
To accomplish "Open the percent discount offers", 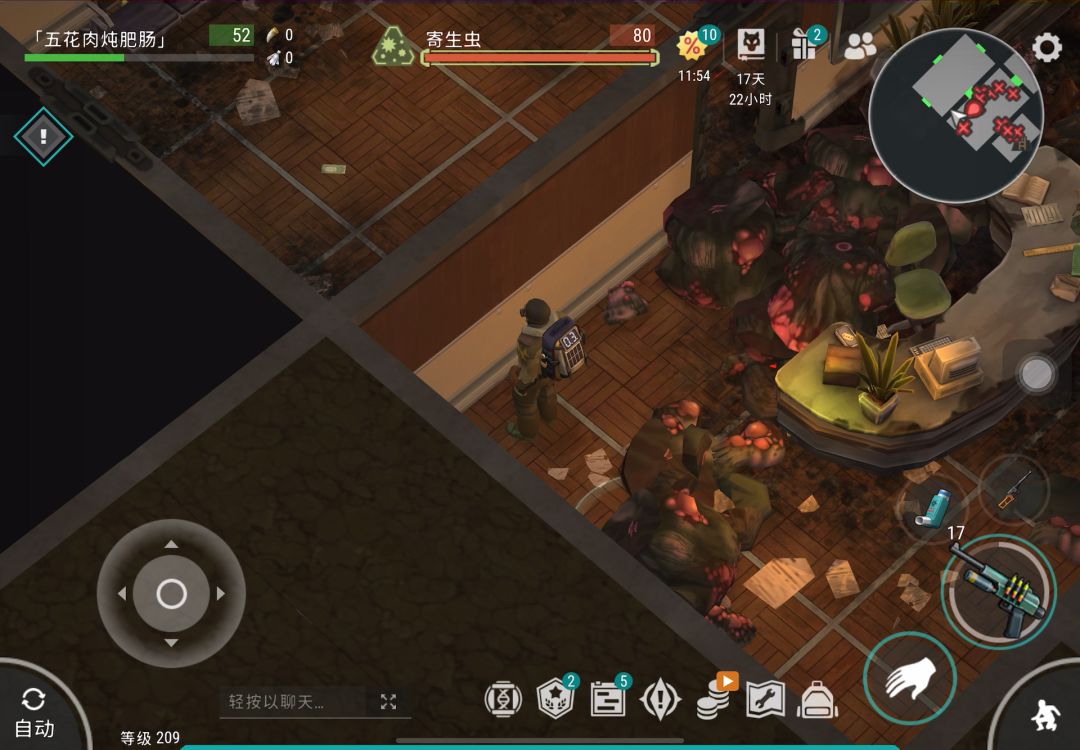I will pos(693,46).
